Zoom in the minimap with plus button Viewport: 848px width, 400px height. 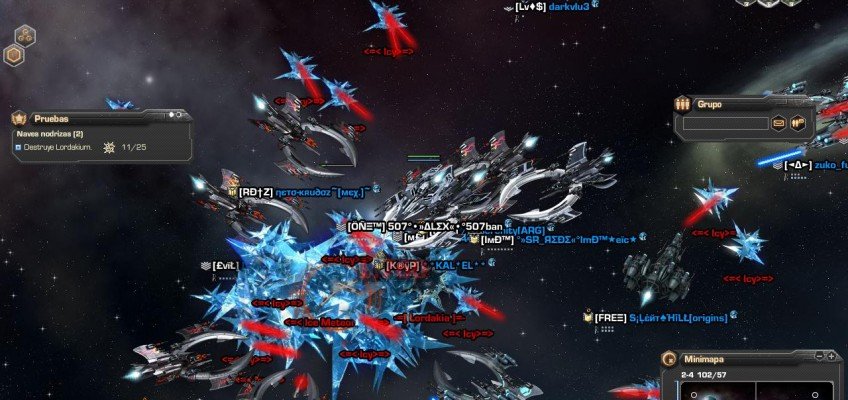[831, 356]
